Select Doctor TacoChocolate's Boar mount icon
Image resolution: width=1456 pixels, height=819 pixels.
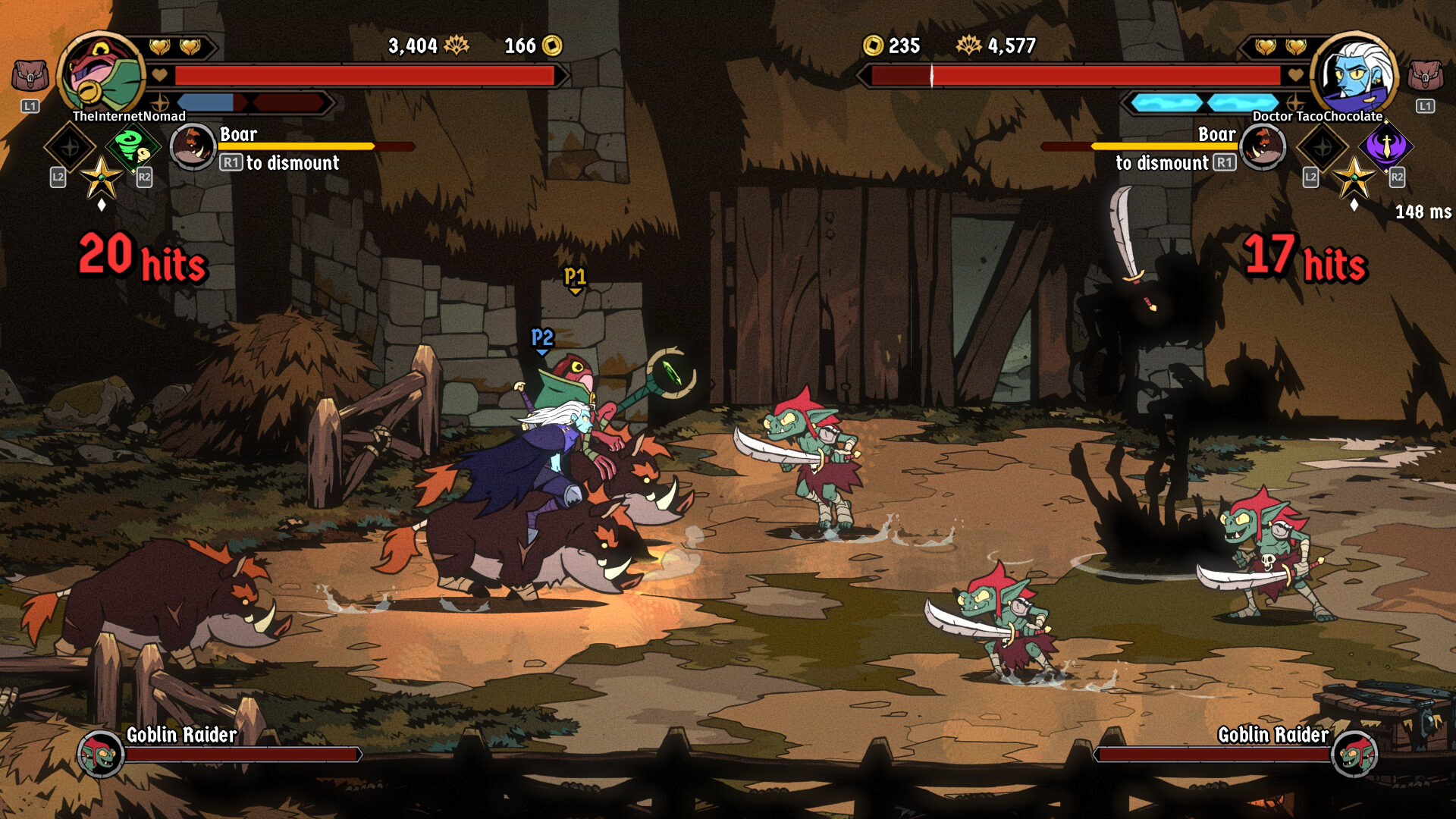coord(1263,146)
